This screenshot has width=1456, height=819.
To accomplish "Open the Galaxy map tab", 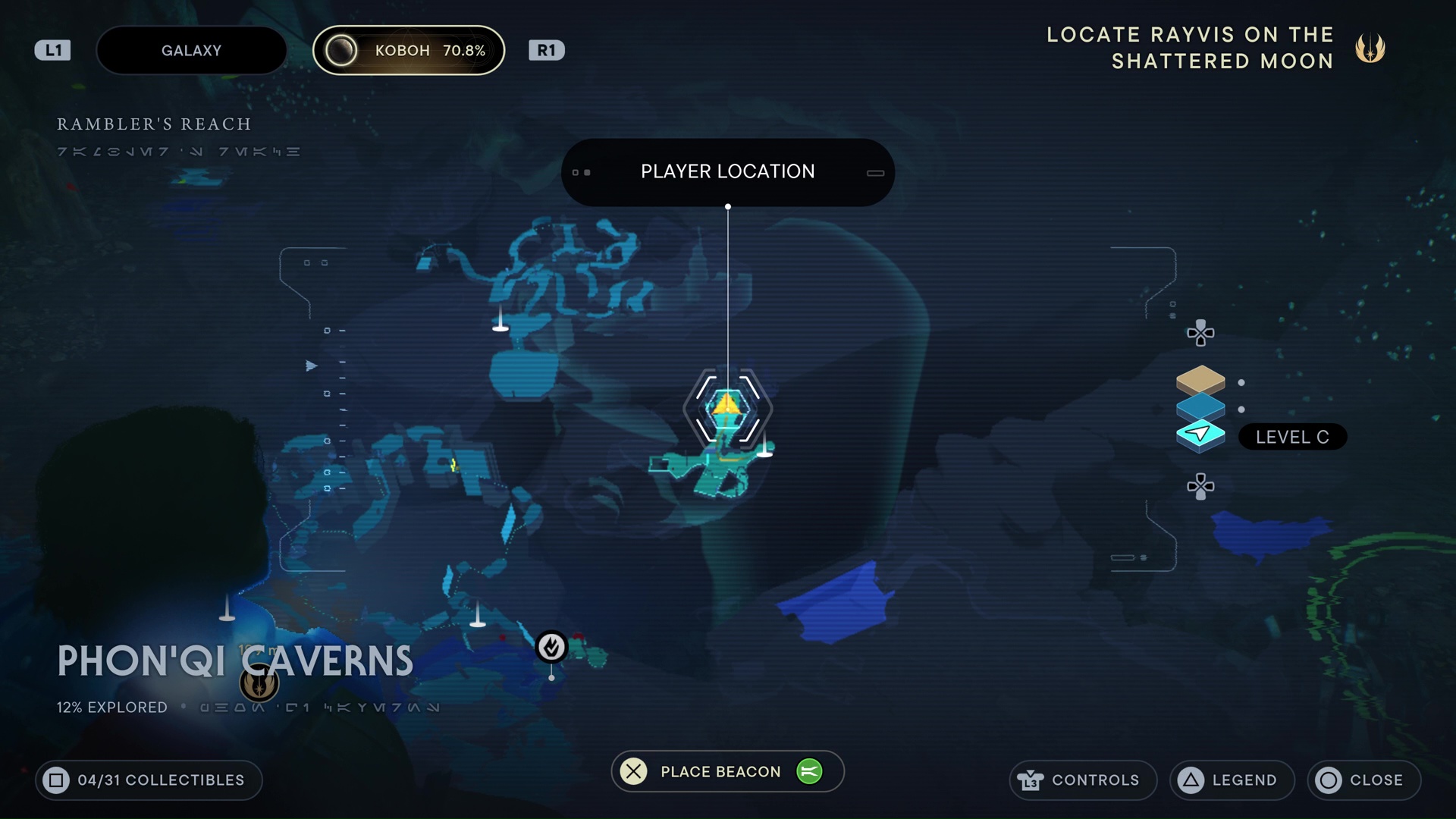I will coord(191,50).
